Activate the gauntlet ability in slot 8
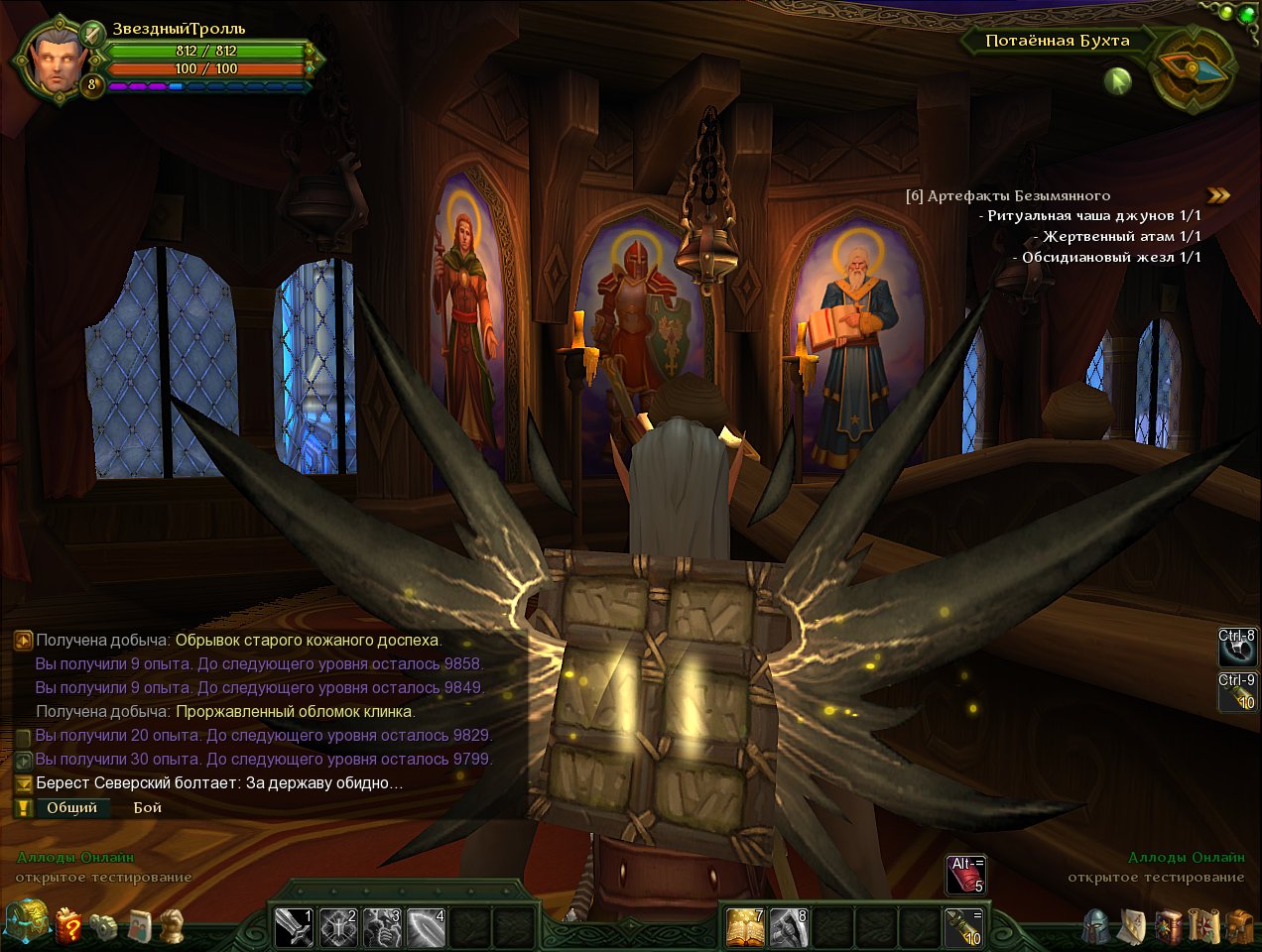 click(x=789, y=927)
